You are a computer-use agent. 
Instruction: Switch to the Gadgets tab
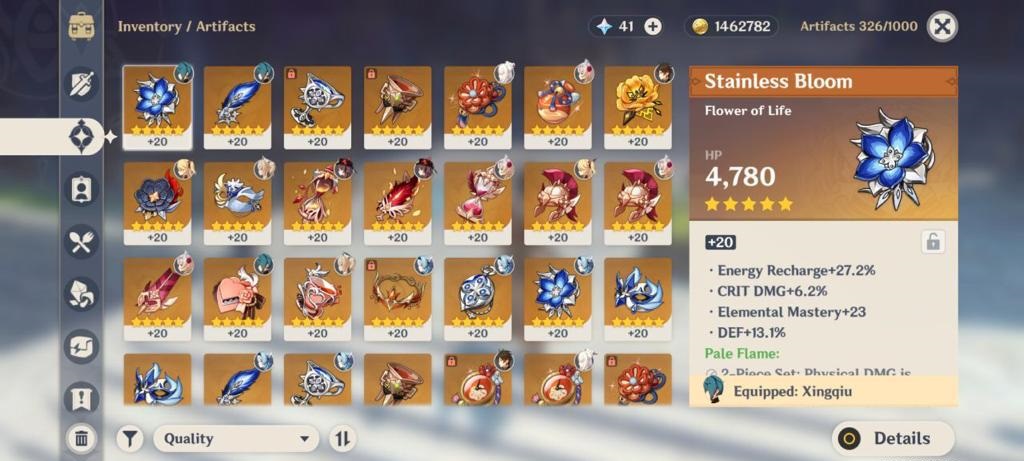coord(82,346)
